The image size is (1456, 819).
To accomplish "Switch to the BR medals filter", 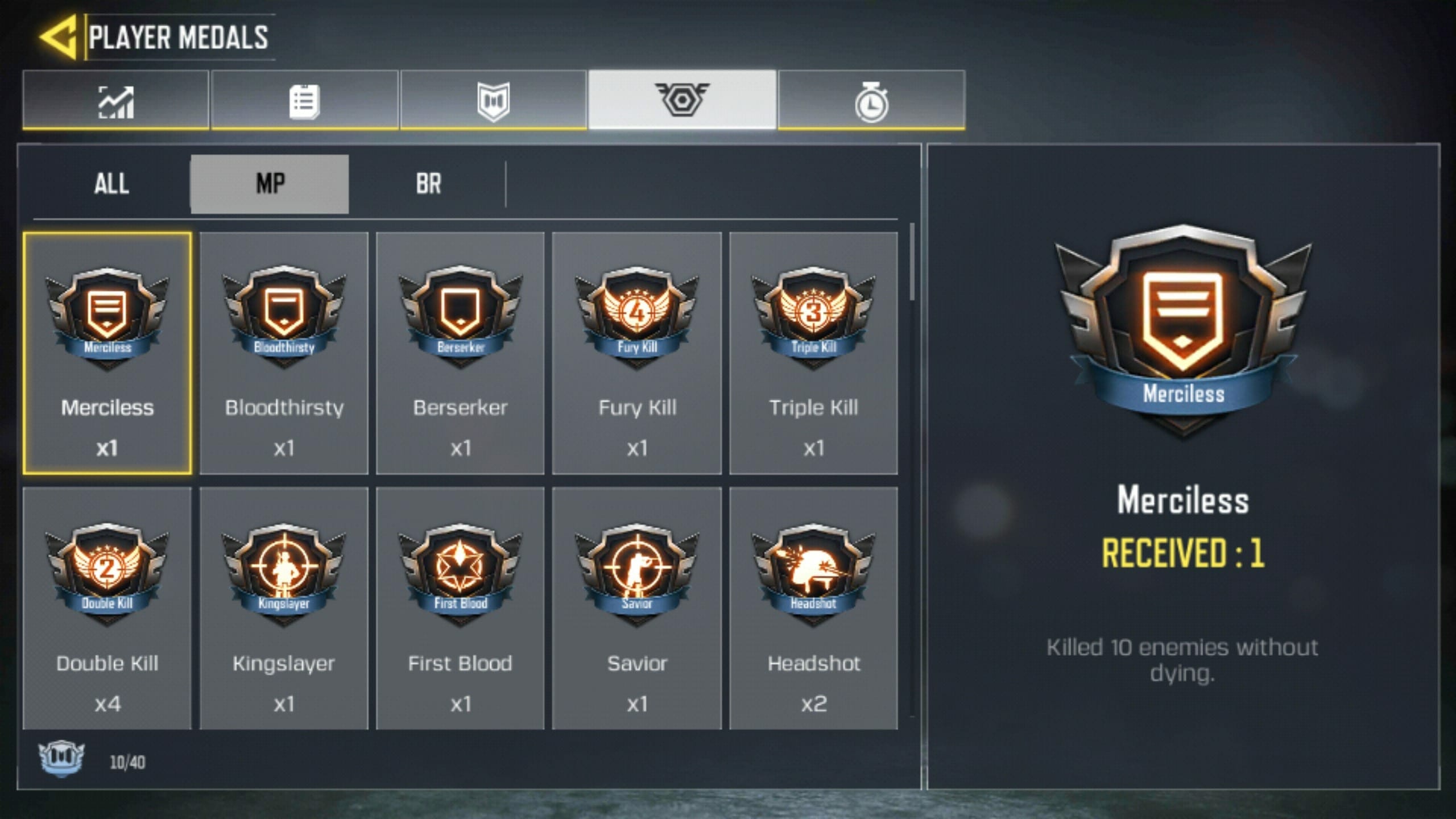I will (x=428, y=184).
